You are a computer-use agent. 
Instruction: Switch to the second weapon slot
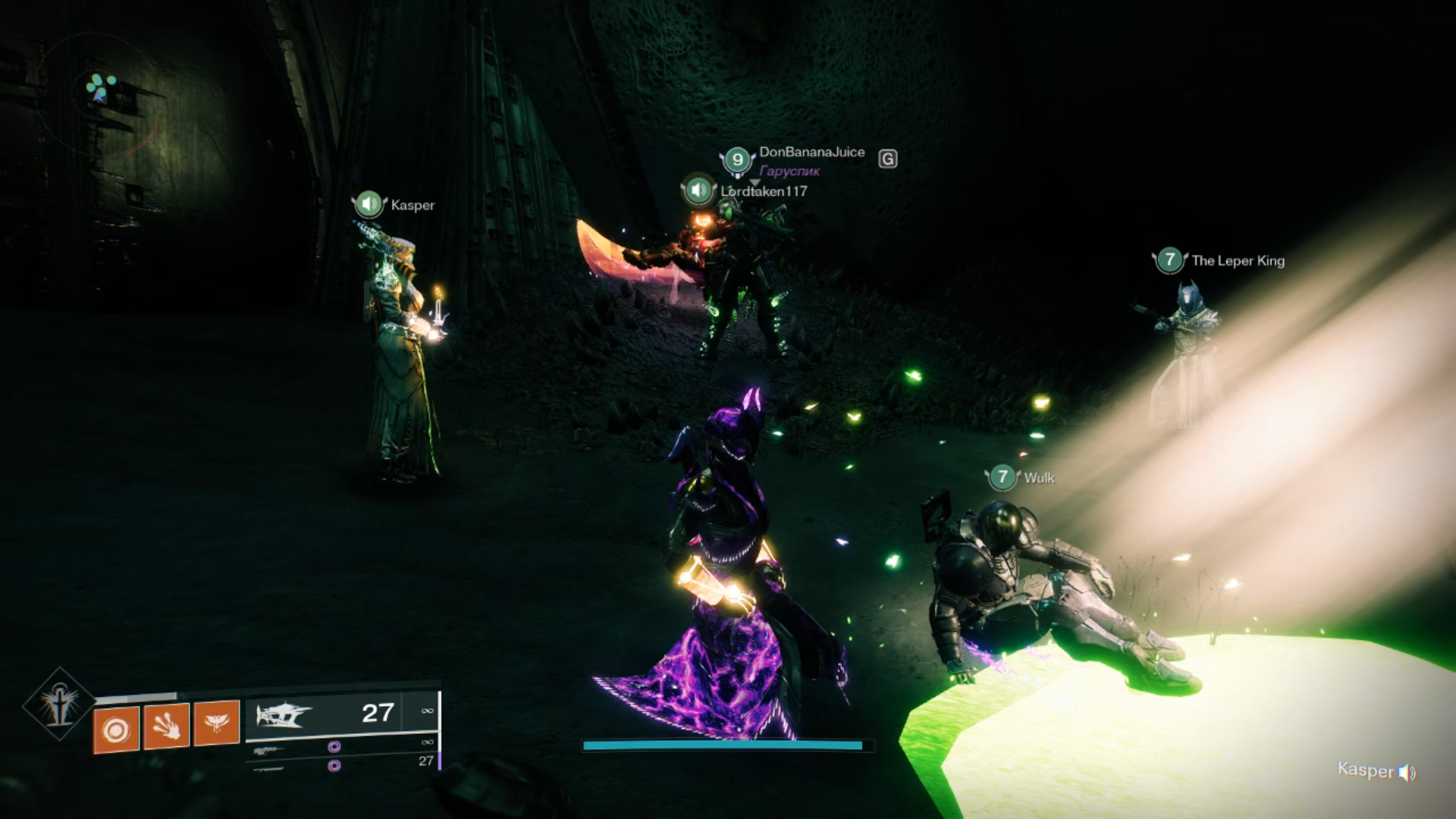coord(341,747)
